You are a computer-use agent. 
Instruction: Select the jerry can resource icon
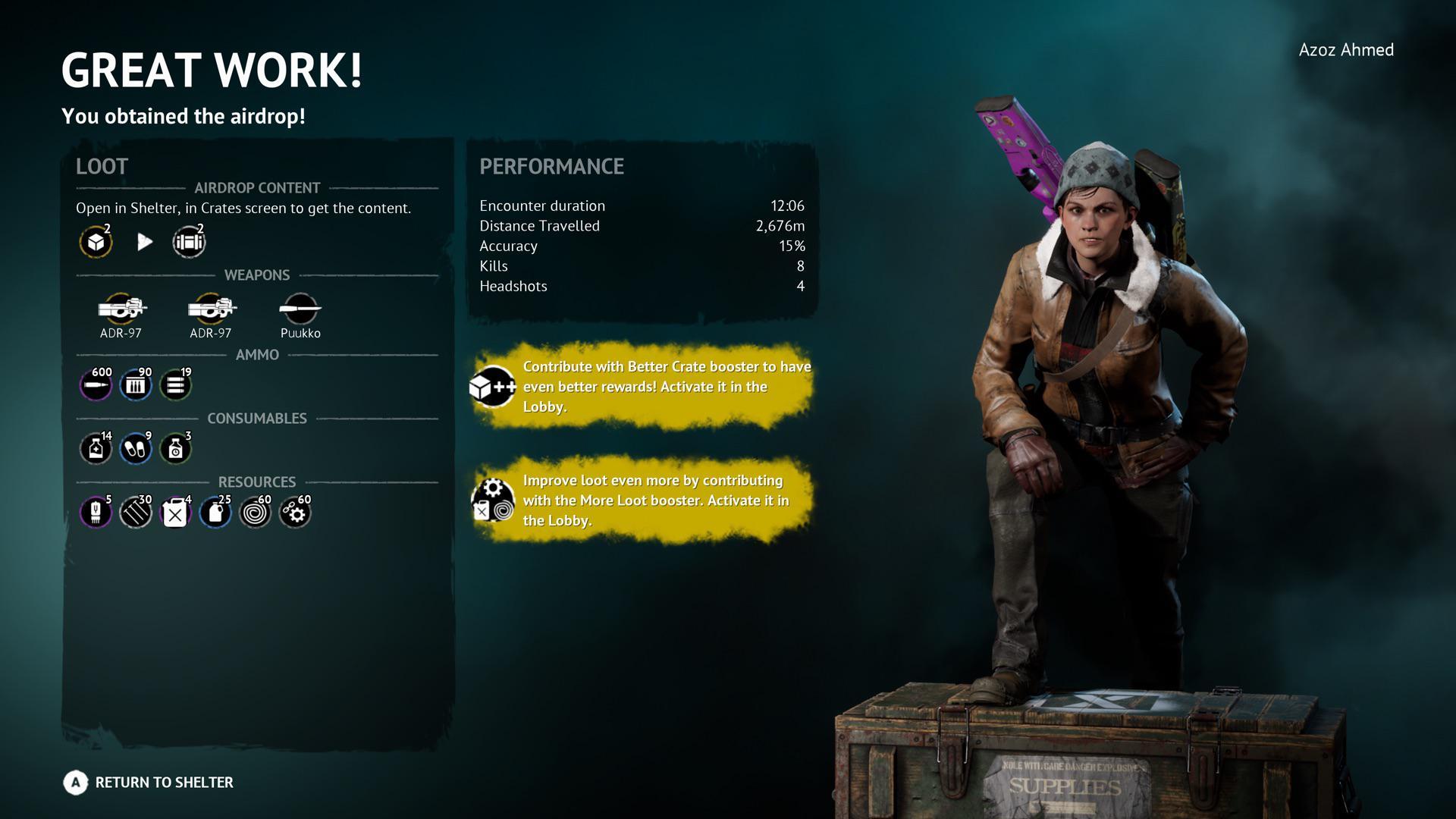[x=174, y=512]
